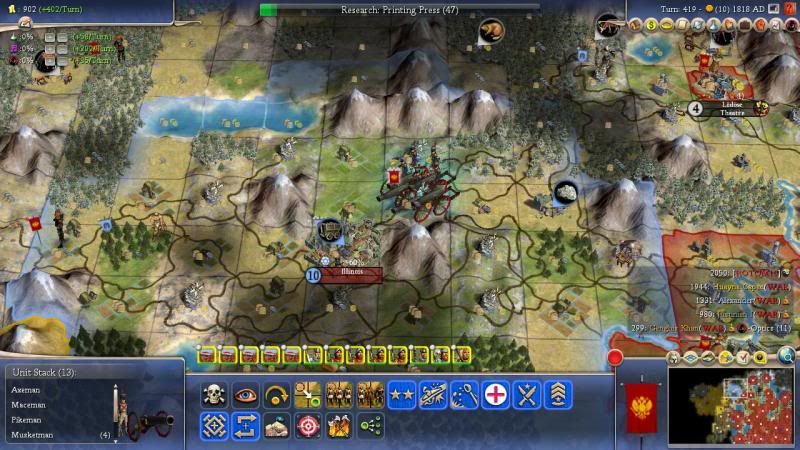Select the Illinois city name bar
Image resolution: width=800 pixels, height=450 pixels.
pyautogui.click(x=352, y=272)
